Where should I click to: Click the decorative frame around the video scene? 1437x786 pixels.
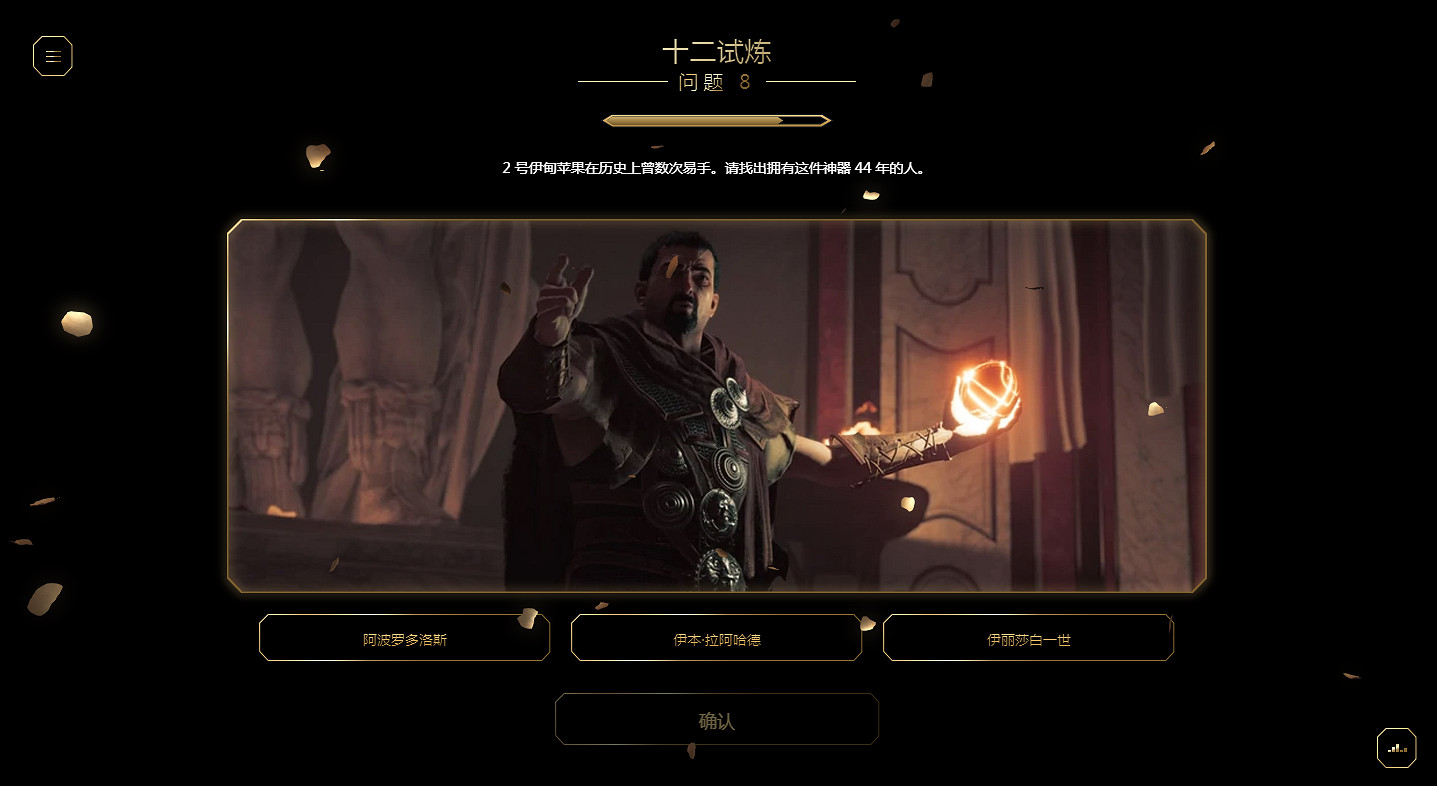(x=716, y=221)
